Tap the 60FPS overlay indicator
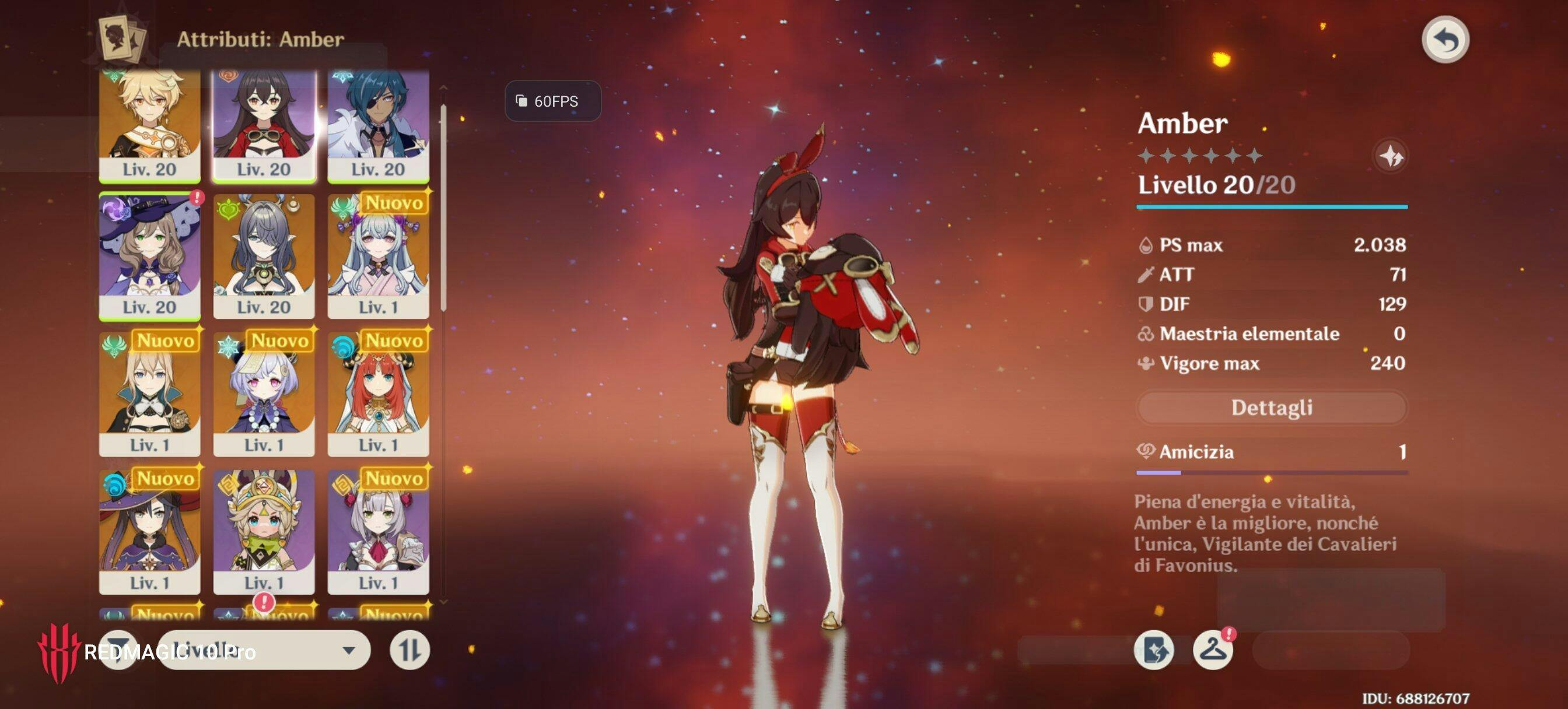 (x=552, y=101)
